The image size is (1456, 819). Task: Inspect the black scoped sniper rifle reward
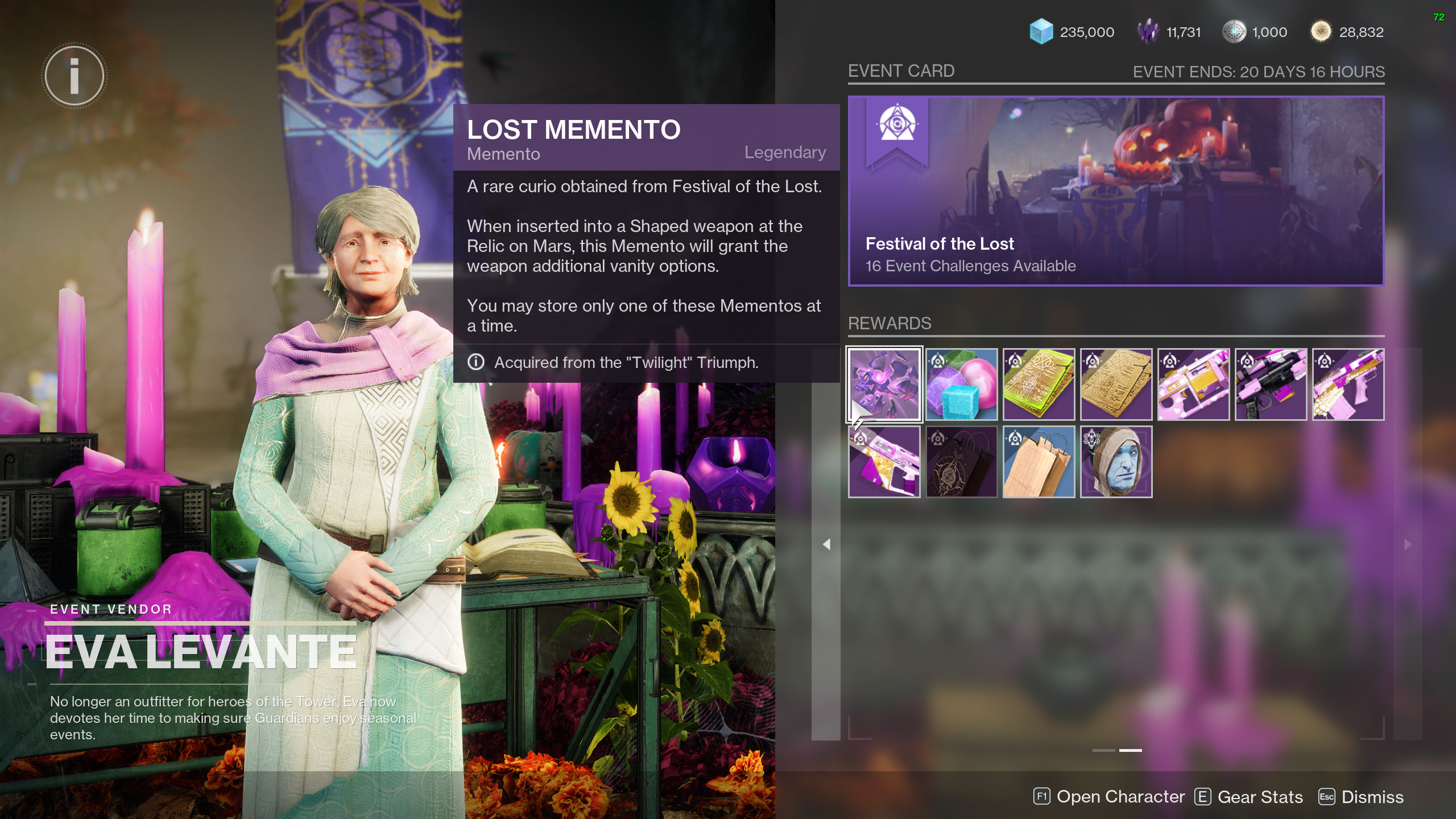coord(1271,384)
